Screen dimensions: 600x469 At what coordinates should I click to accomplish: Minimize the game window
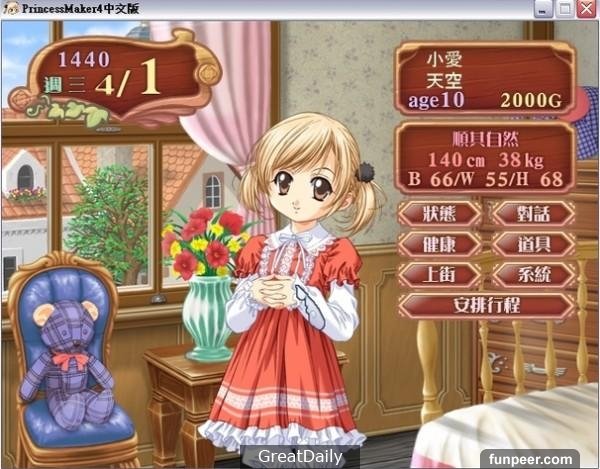click(x=545, y=9)
